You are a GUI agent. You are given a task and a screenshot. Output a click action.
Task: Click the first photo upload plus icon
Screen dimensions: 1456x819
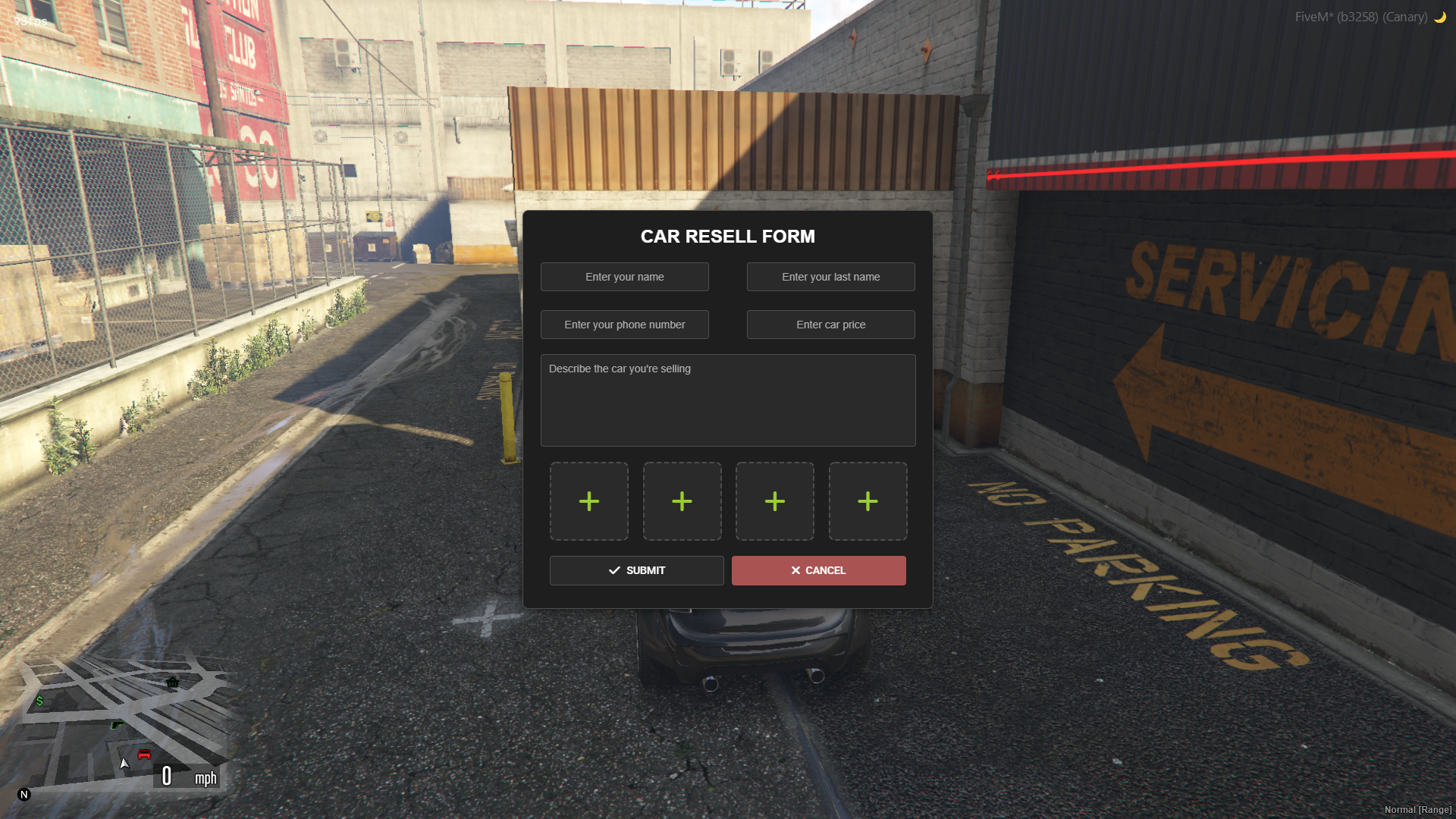pos(589,500)
